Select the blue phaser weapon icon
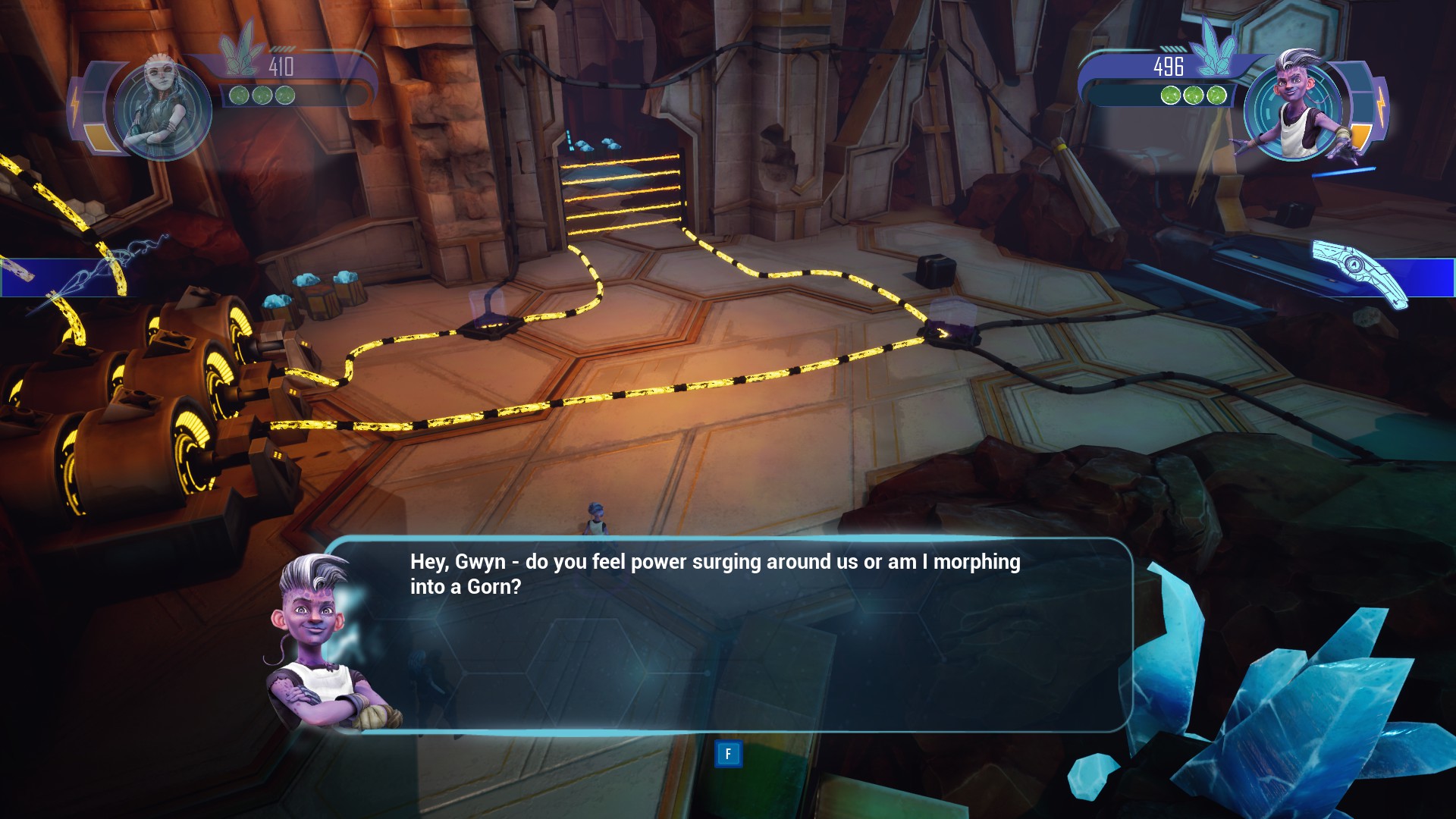The width and height of the screenshot is (1456, 819). [x=1360, y=271]
